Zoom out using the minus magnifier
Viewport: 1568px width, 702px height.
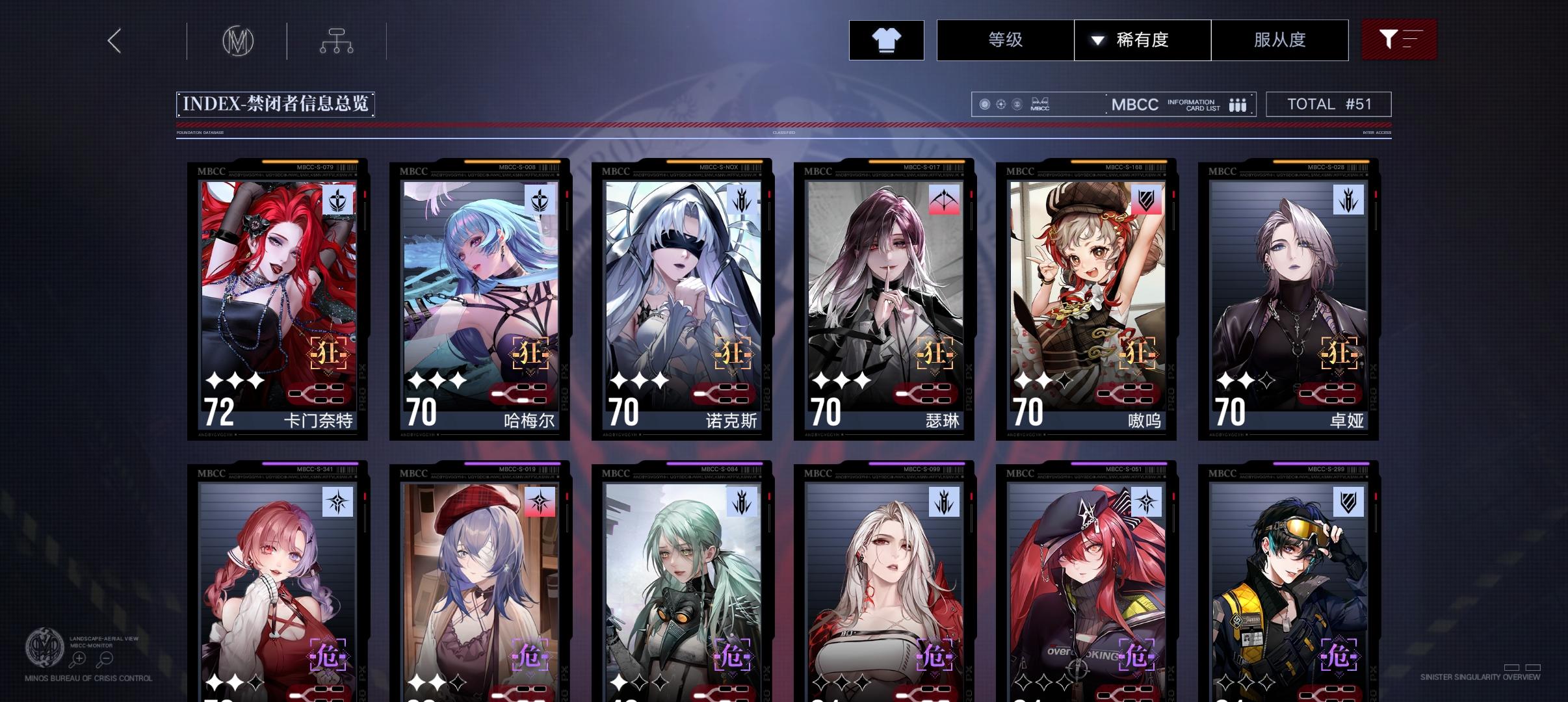coord(106,658)
